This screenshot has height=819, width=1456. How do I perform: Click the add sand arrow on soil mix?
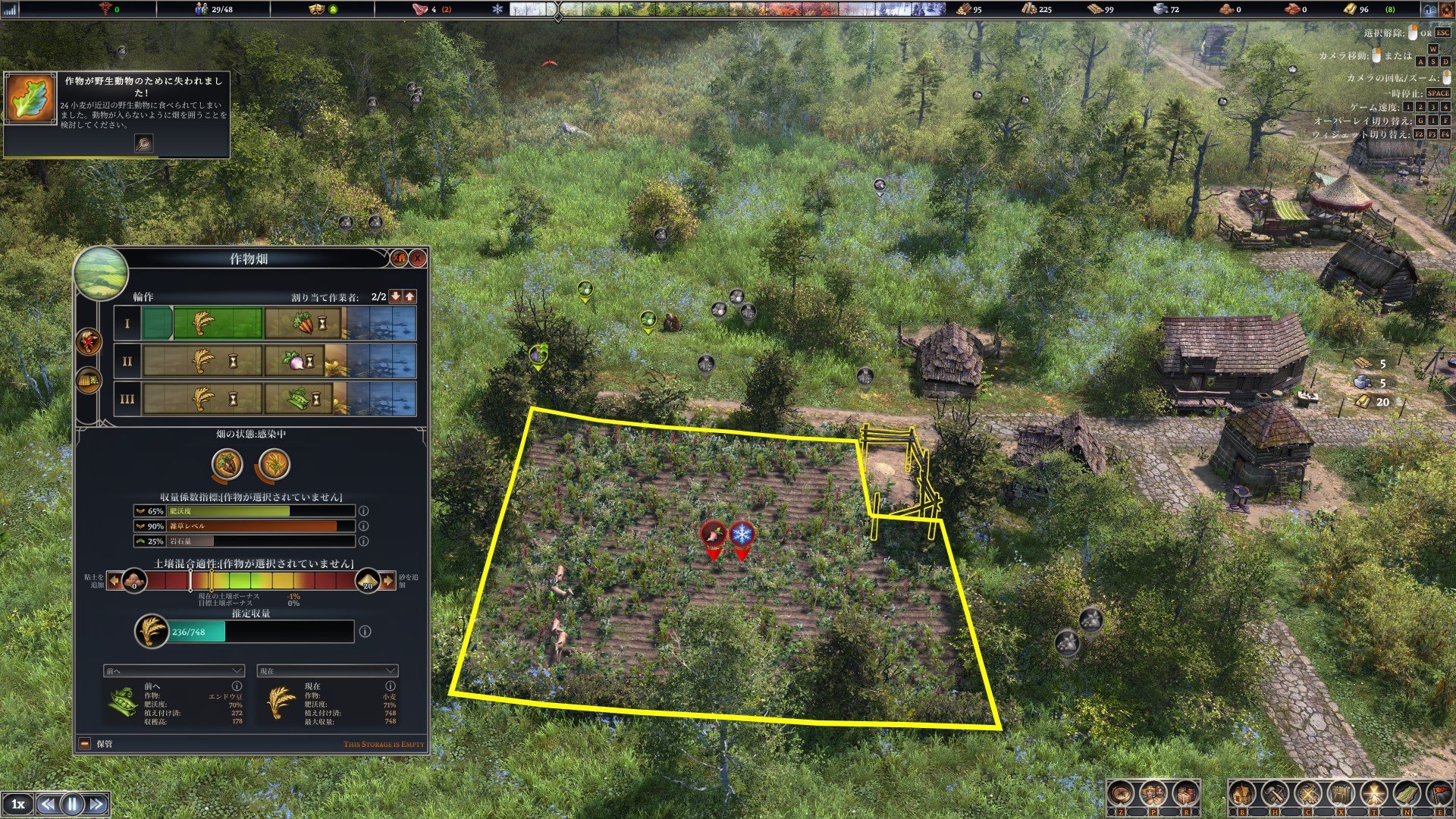[x=388, y=581]
